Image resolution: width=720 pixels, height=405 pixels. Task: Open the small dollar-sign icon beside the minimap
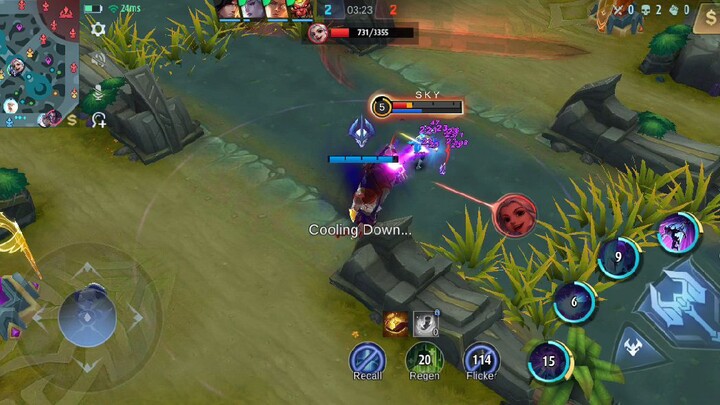[x=72, y=120]
